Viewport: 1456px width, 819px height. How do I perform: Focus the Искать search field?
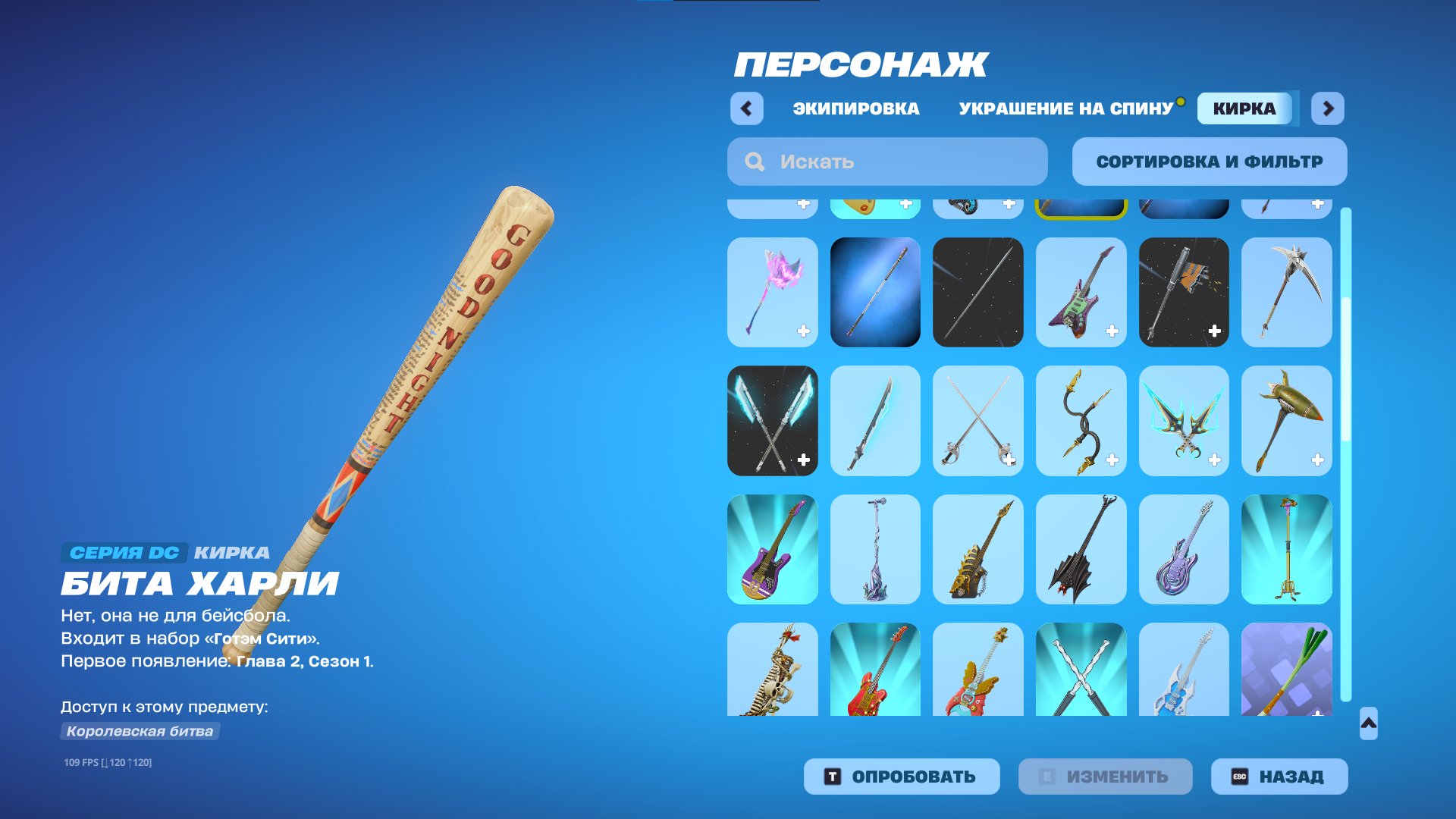887,162
